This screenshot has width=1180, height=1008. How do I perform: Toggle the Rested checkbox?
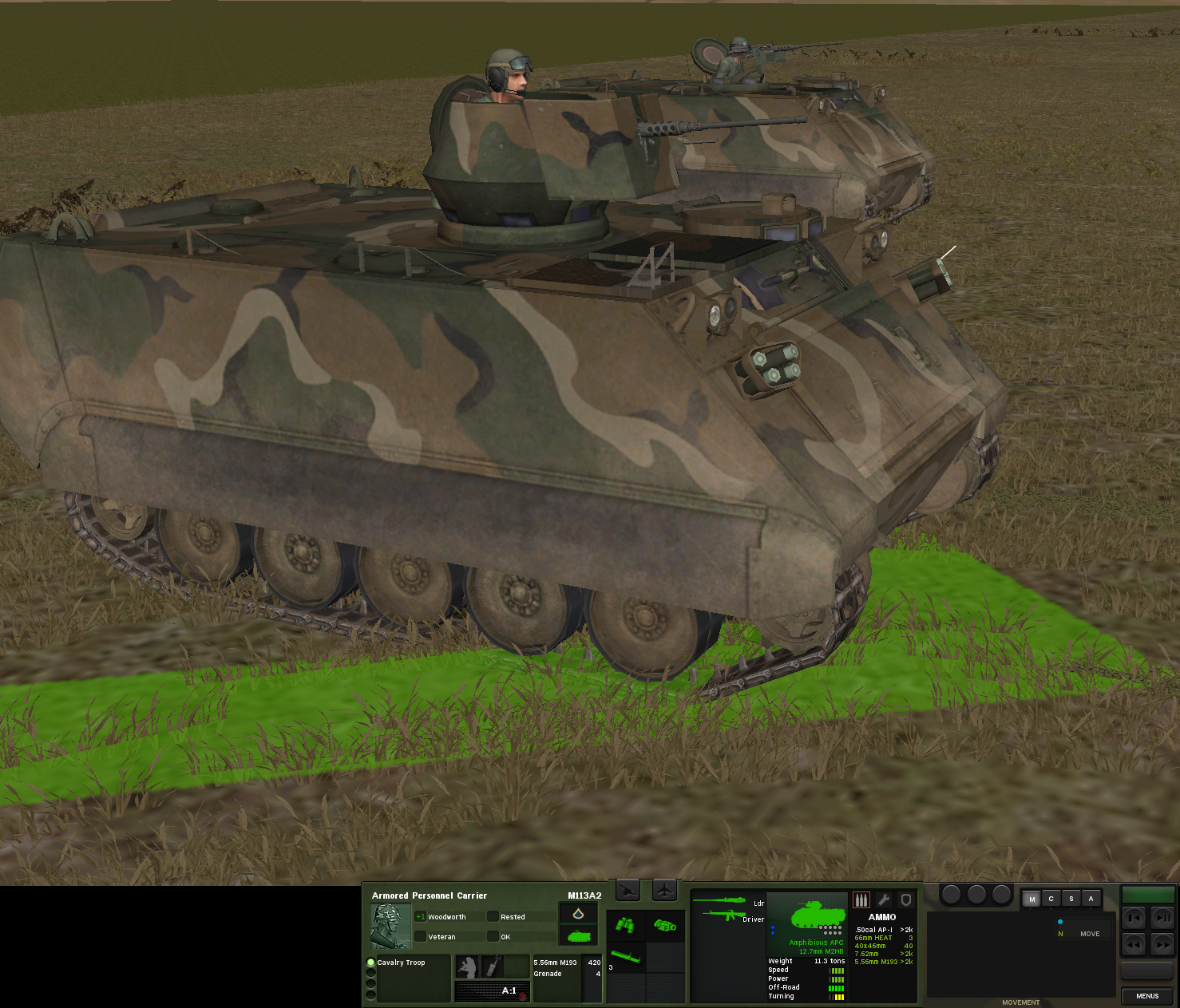click(493, 917)
